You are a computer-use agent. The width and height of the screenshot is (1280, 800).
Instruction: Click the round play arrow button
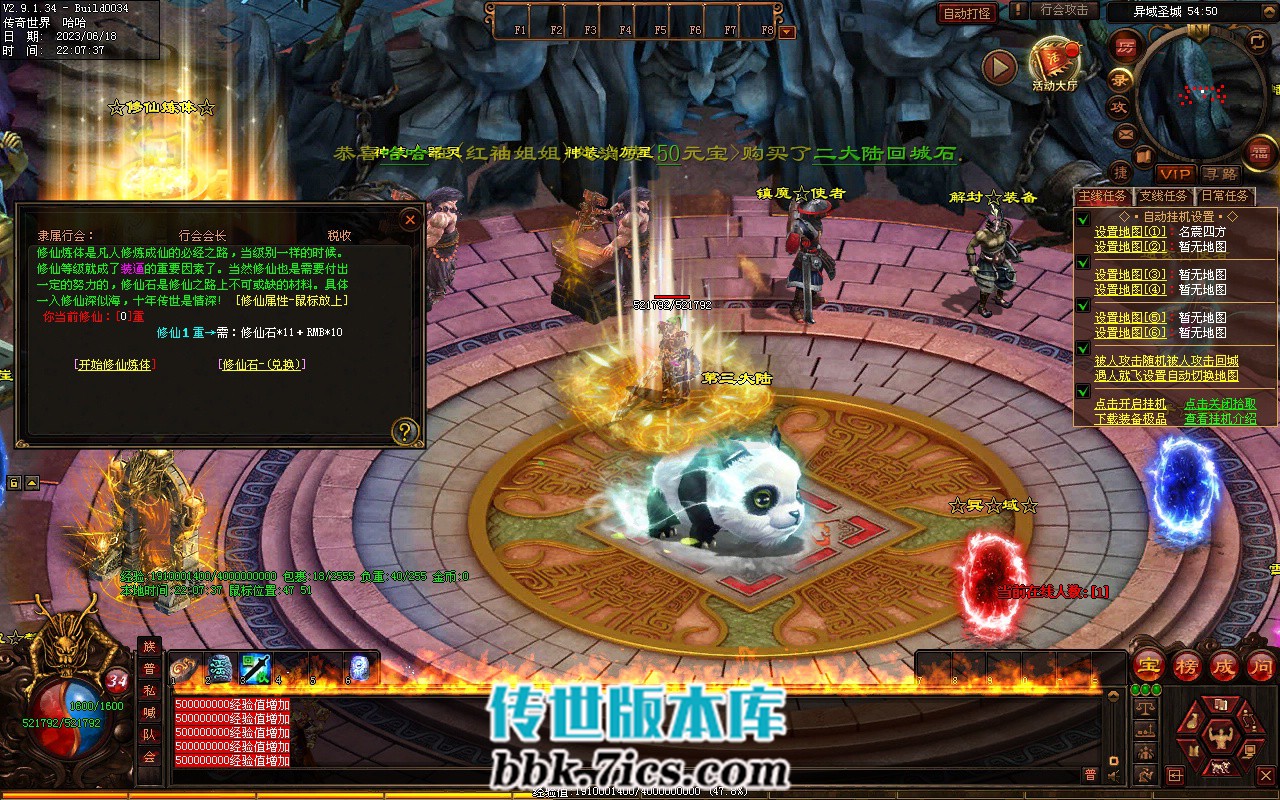[x=999, y=67]
